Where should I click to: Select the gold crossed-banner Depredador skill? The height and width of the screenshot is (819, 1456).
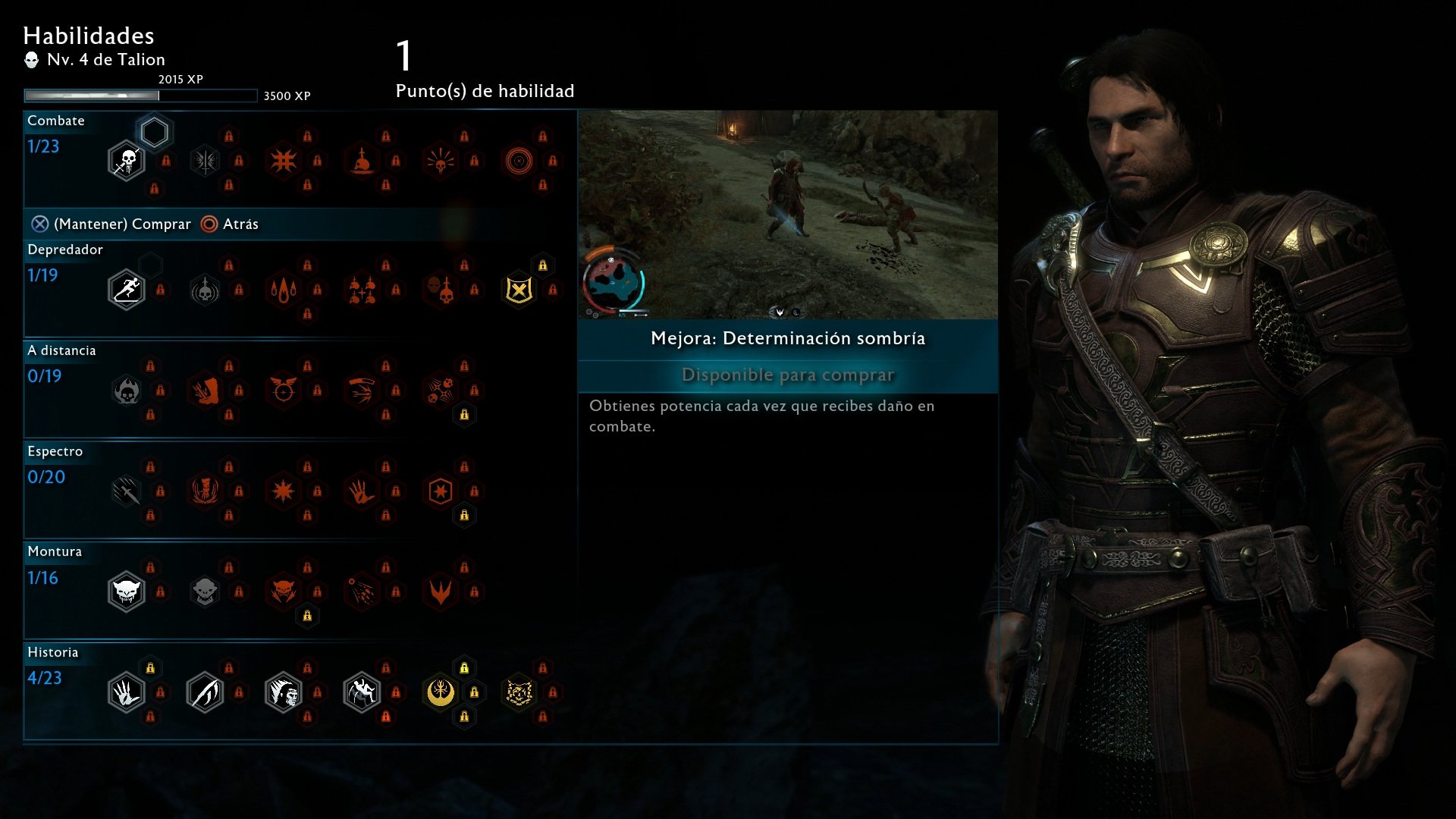coord(519,290)
